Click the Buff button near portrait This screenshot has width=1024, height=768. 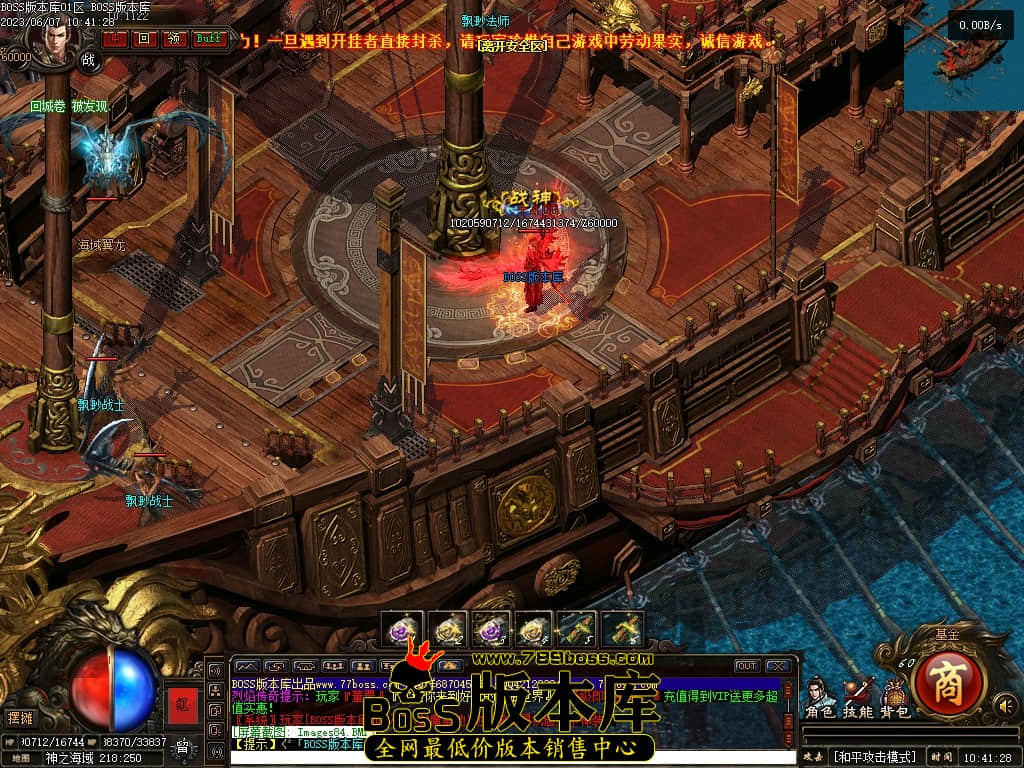(x=209, y=39)
